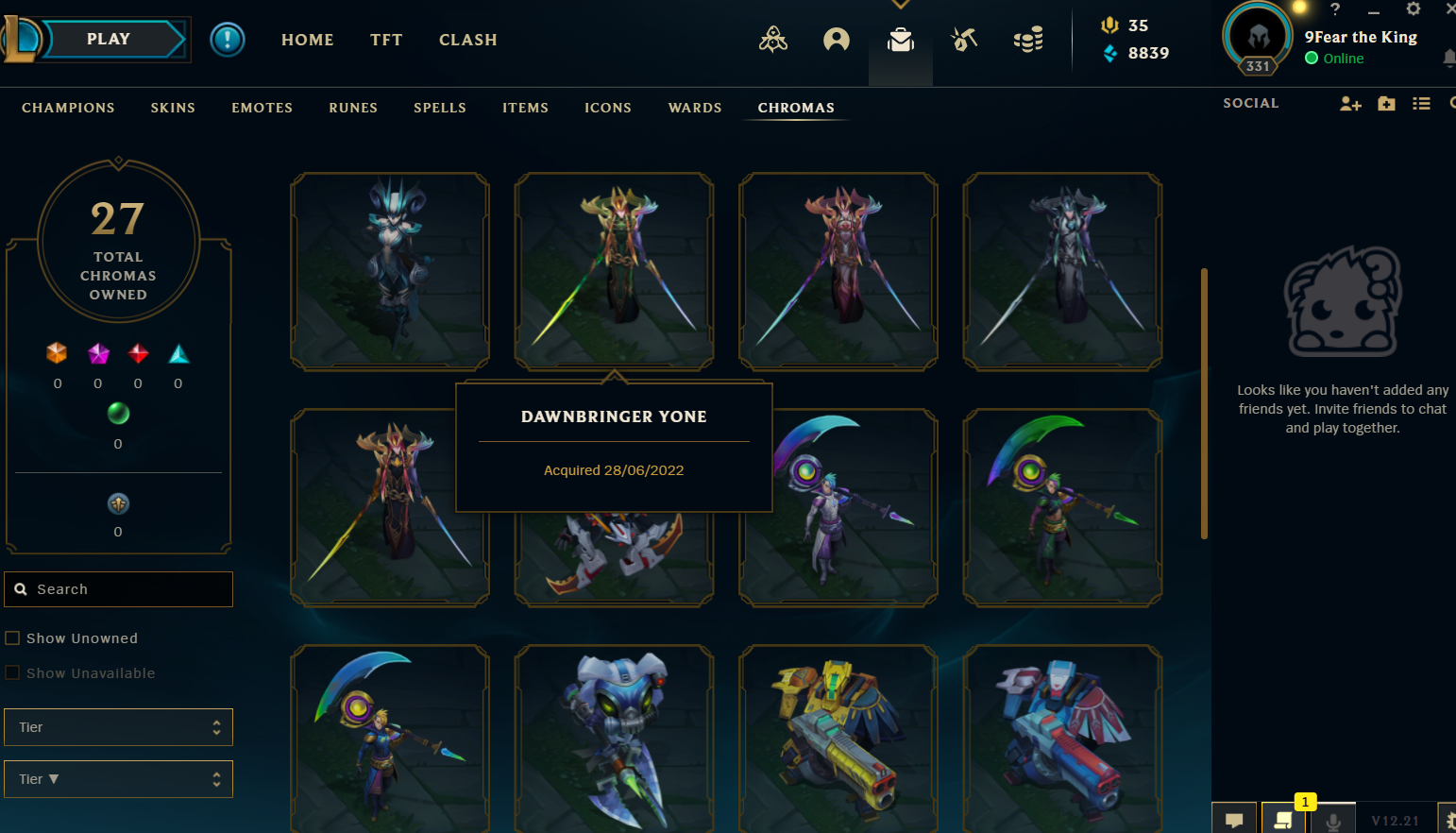Switch to the WARDS tab

695,108
